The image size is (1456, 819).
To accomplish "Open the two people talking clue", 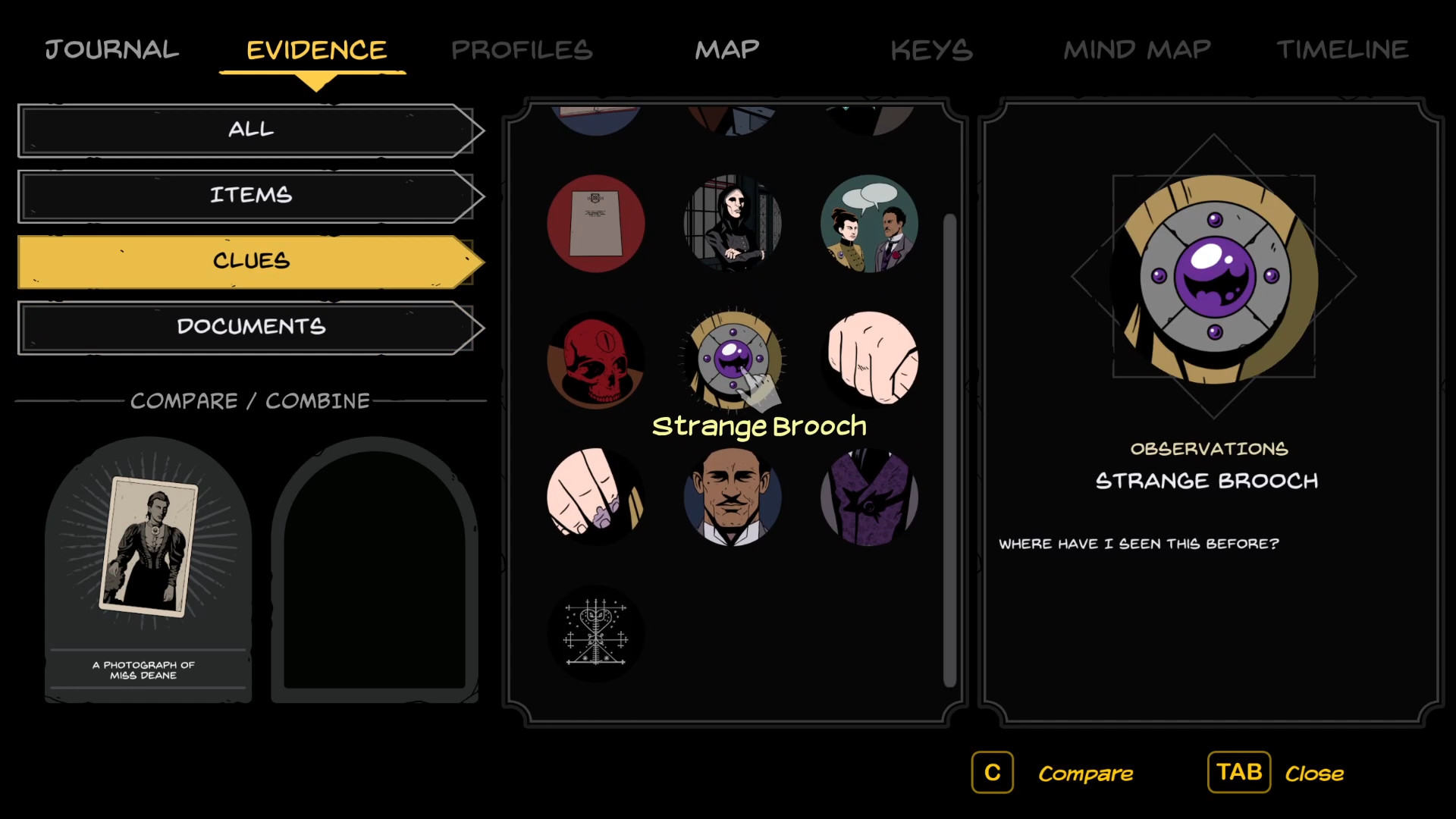I will 870,224.
